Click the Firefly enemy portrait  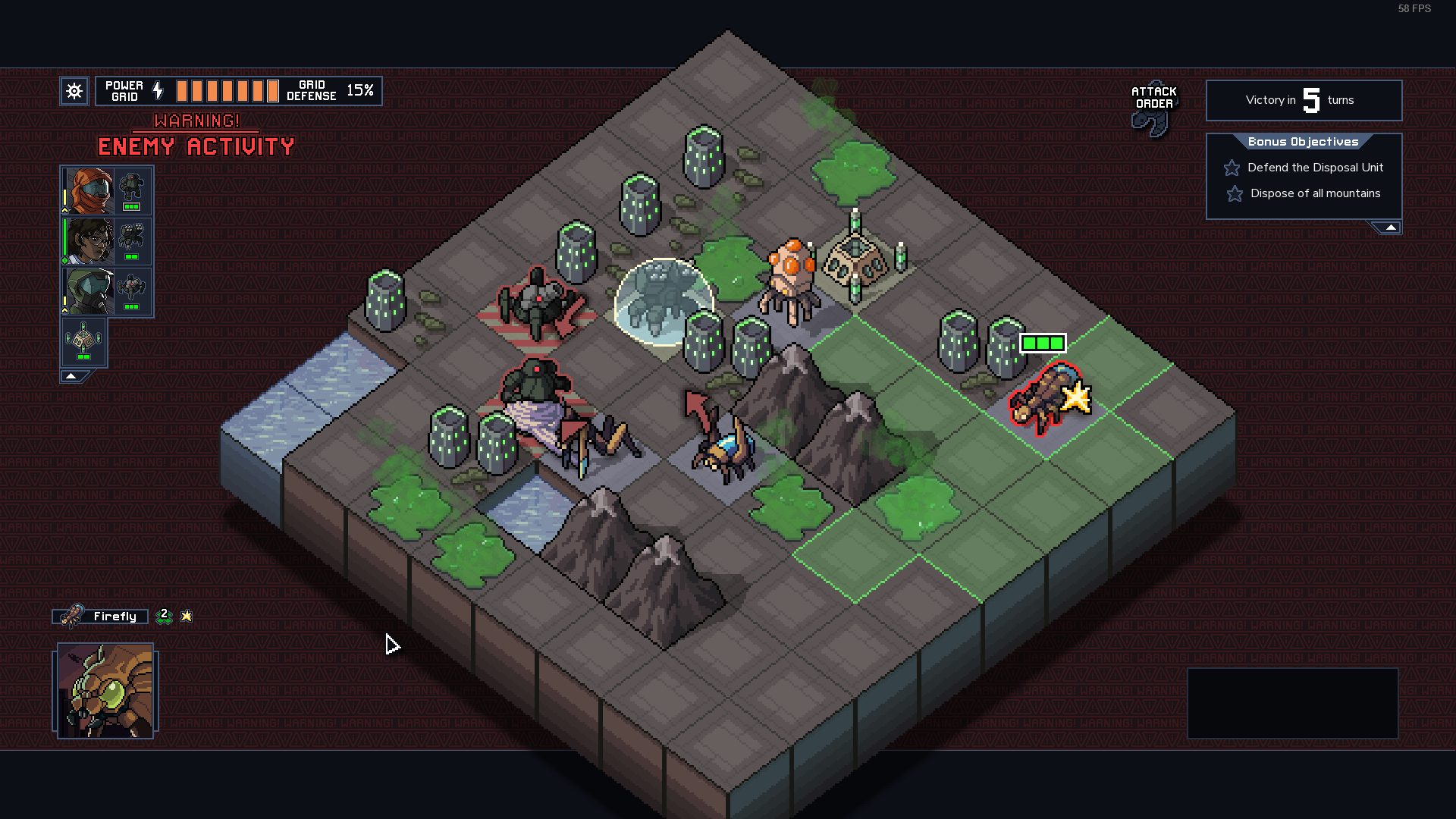105,691
